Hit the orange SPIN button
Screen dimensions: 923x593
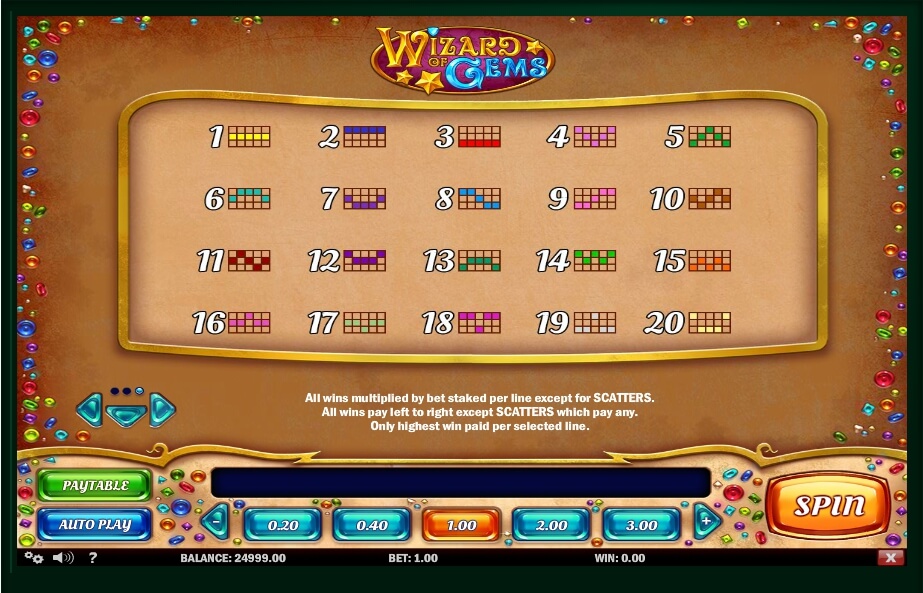pyautogui.click(x=827, y=506)
